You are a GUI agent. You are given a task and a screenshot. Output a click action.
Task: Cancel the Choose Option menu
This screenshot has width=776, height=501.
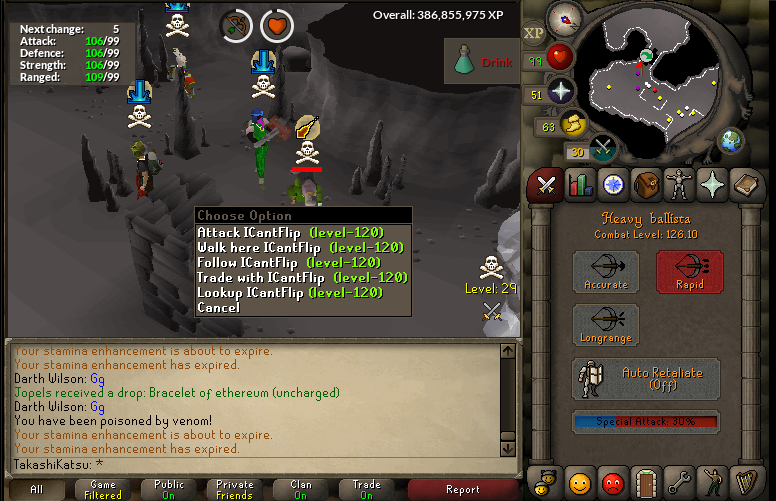point(218,308)
